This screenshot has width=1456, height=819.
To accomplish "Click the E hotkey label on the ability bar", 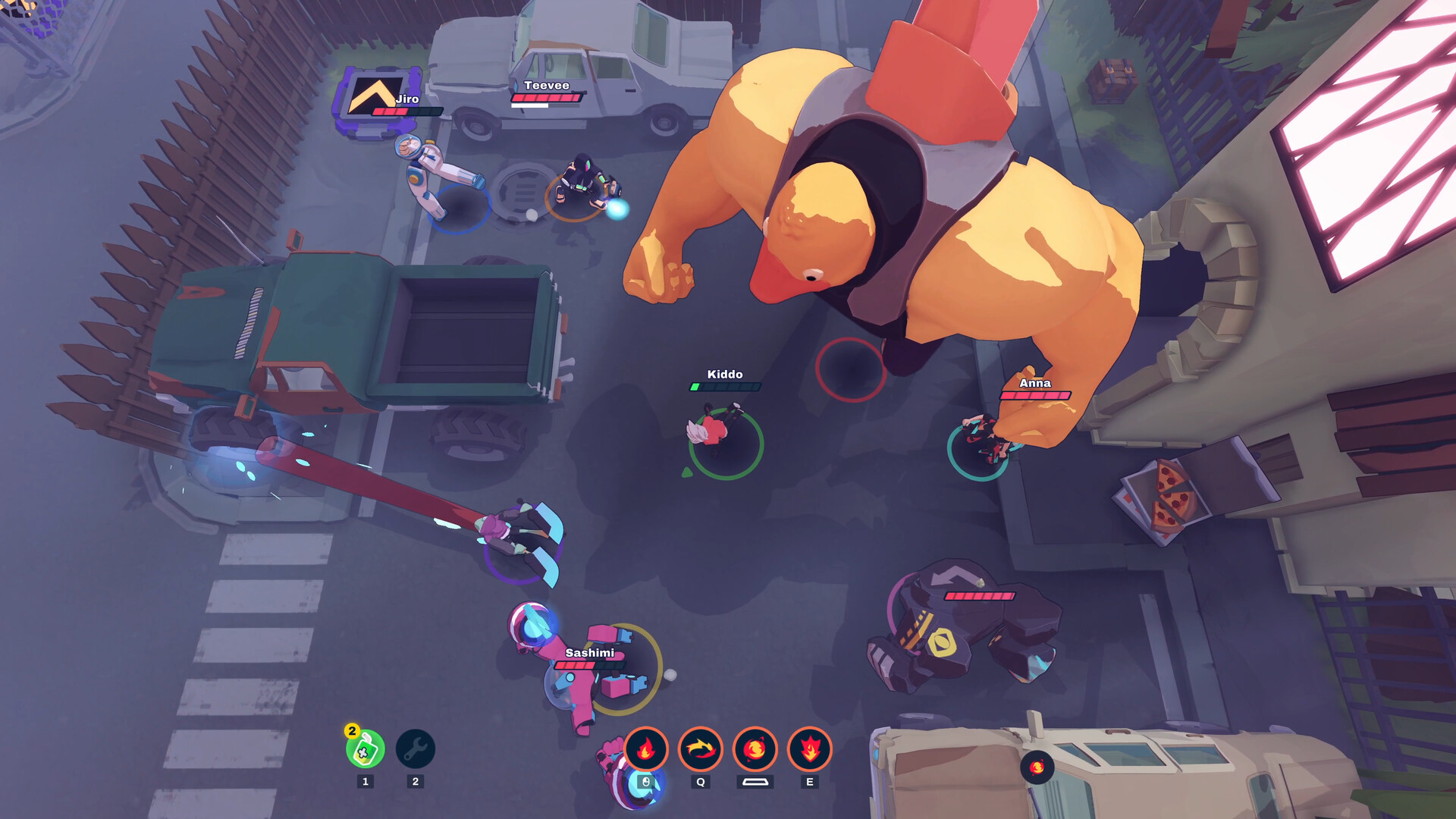I will pyautogui.click(x=810, y=782).
